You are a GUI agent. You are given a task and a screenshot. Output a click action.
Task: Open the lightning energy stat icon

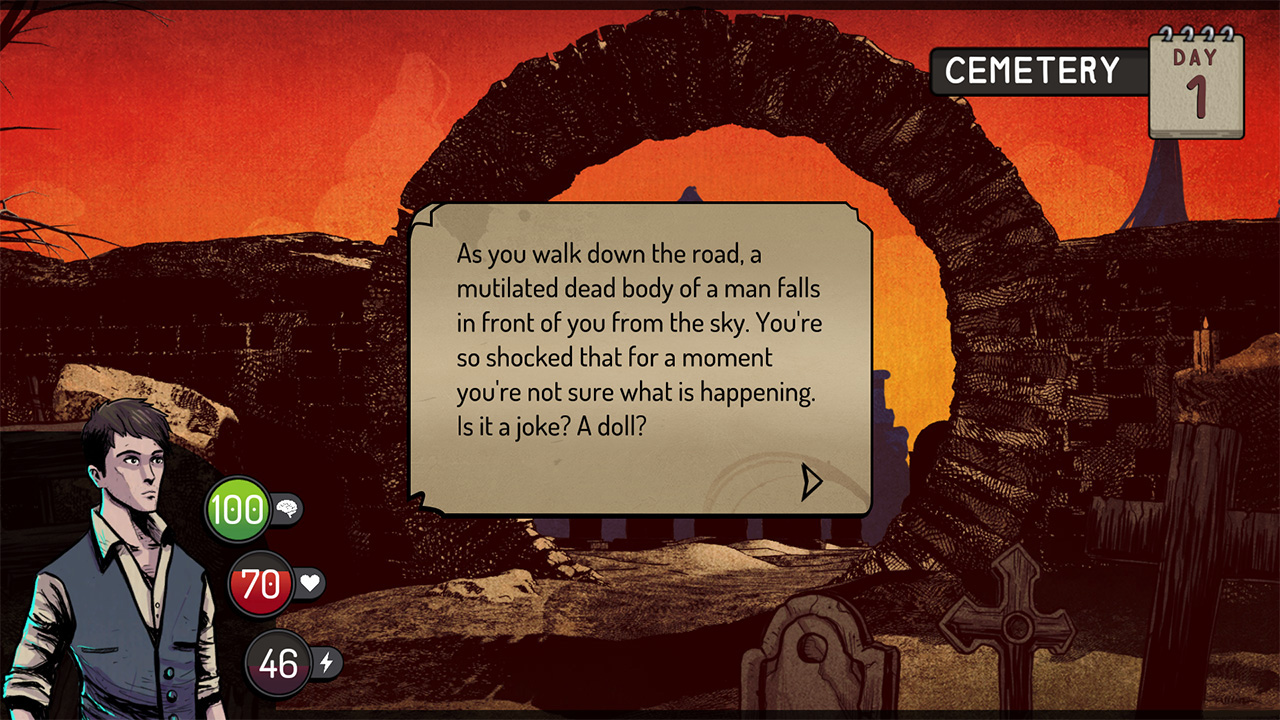point(327,663)
